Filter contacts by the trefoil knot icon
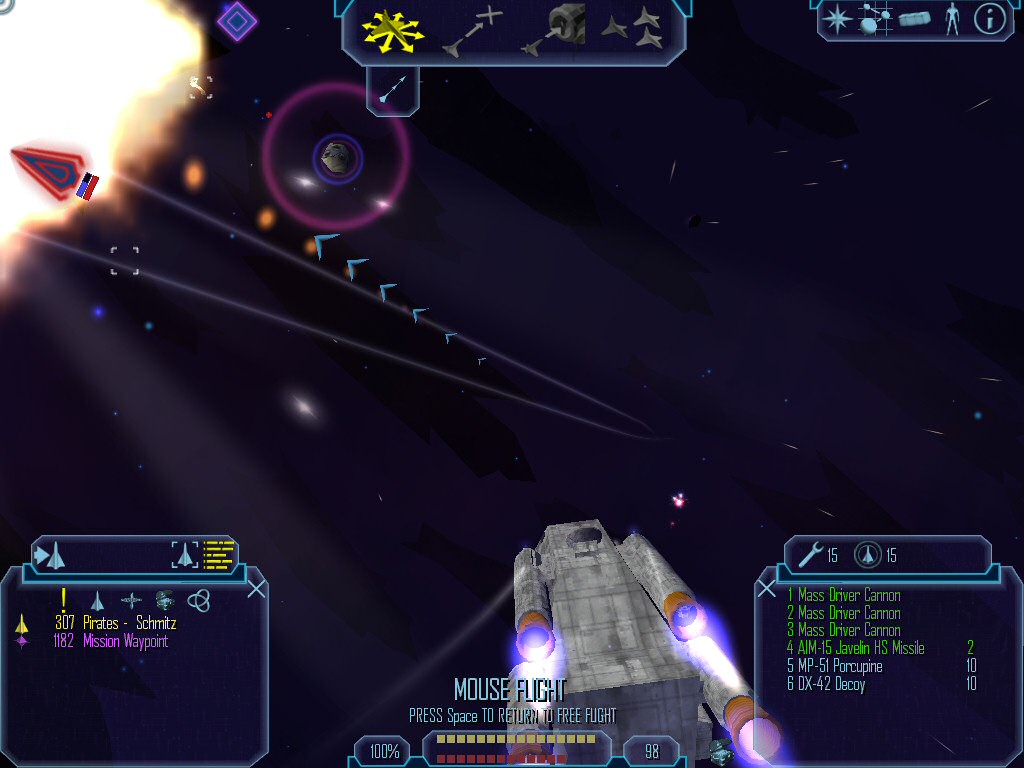Image resolution: width=1024 pixels, height=768 pixels. pyautogui.click(x=199, y=600)
